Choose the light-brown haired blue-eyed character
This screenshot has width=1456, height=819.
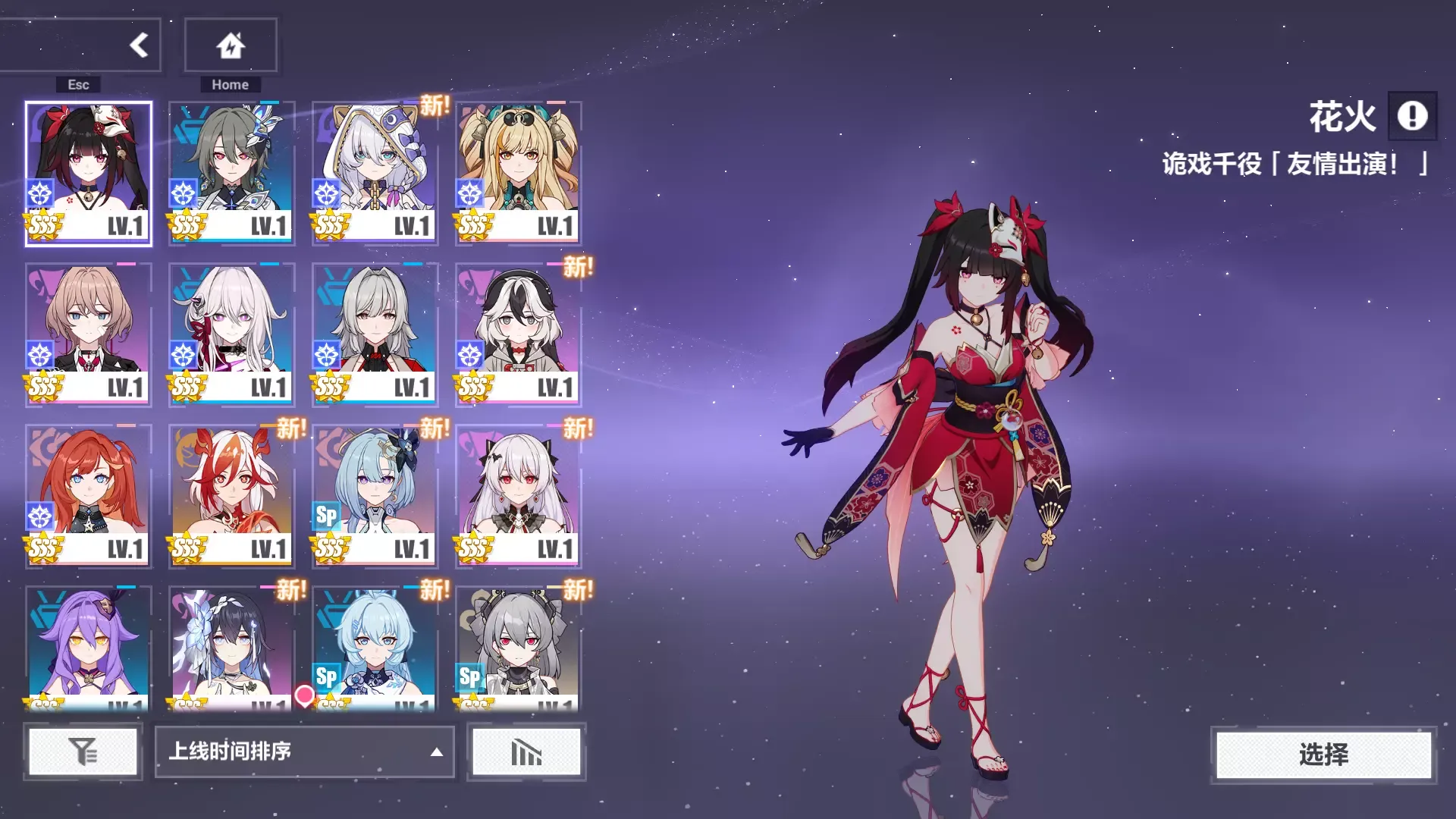point(89,334)
